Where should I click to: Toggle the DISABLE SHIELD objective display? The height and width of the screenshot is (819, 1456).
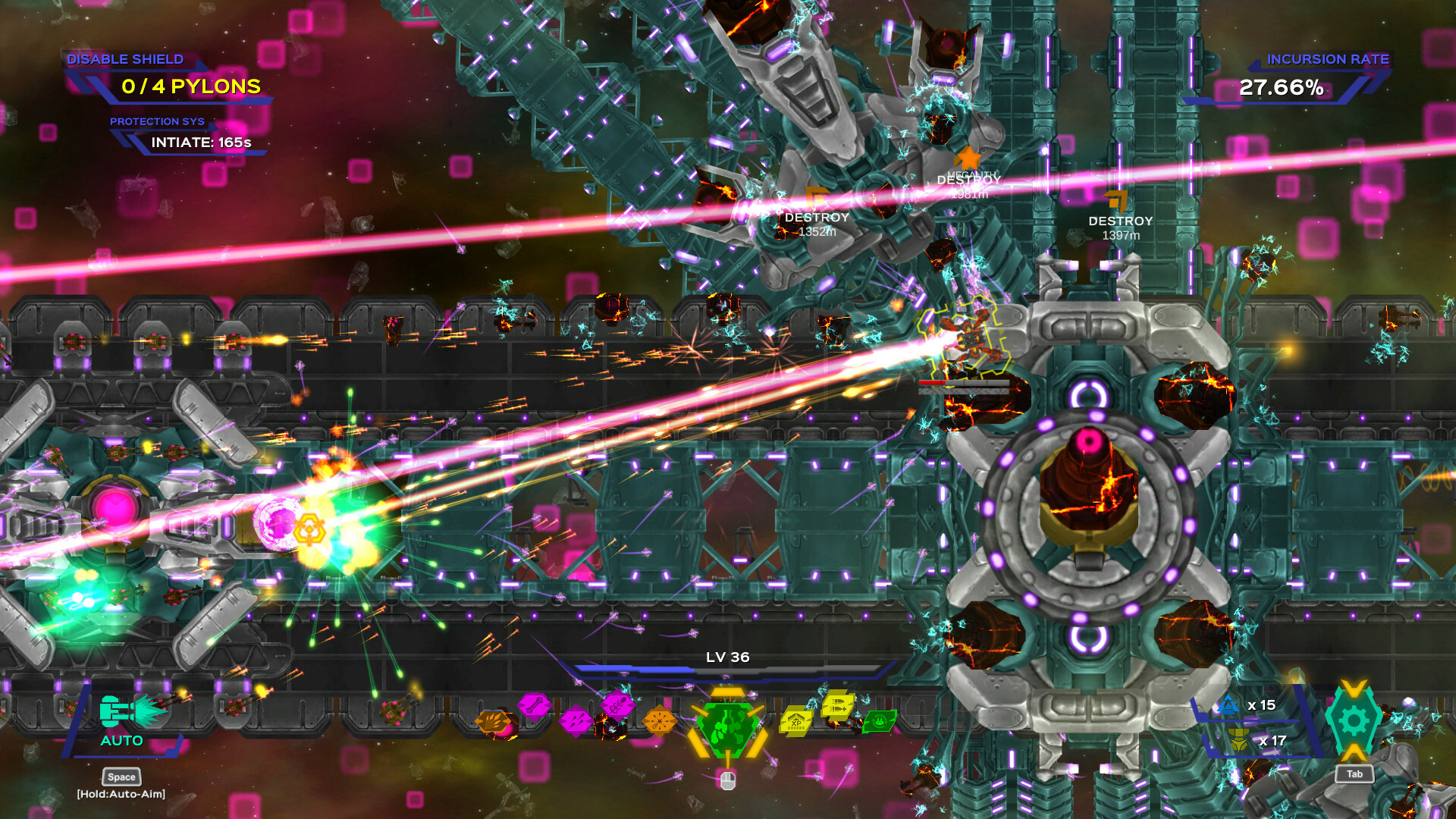tap(125, 59)
